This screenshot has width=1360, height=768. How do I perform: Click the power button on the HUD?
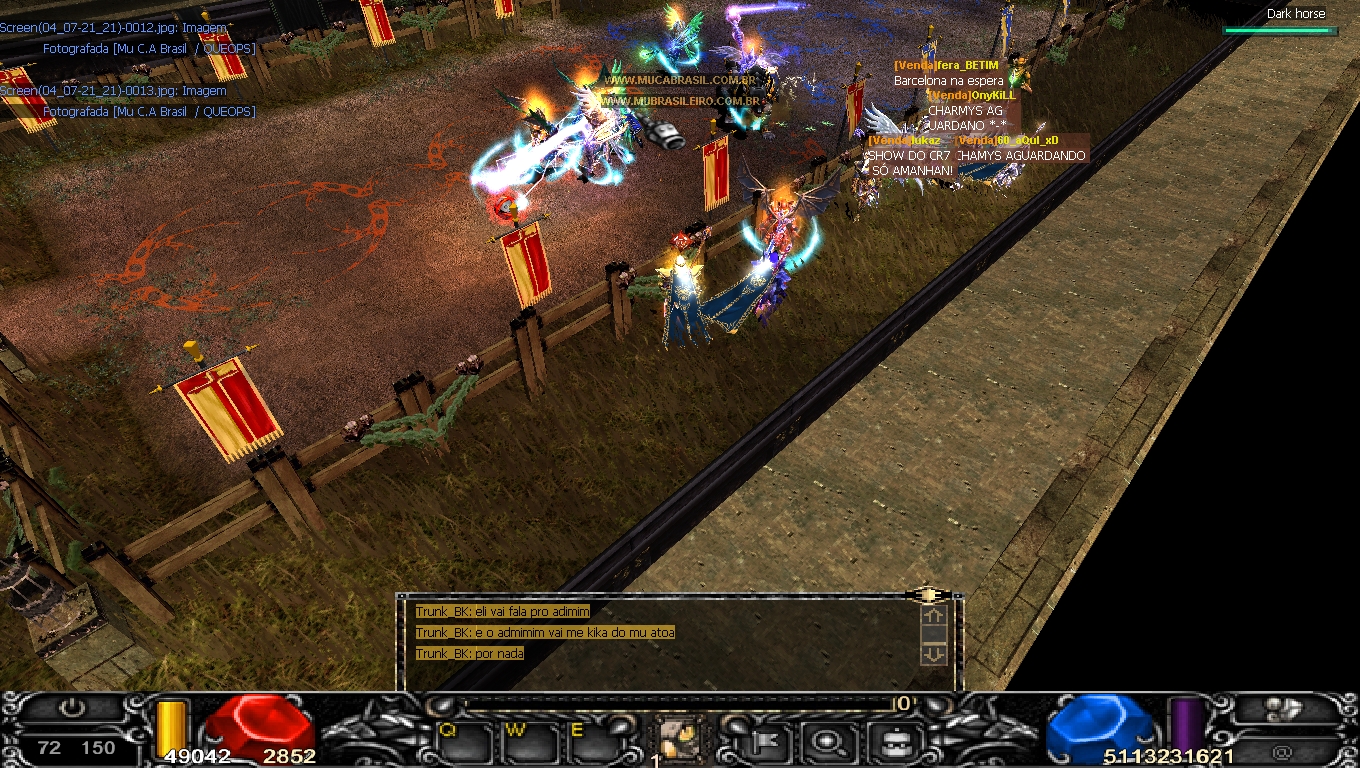click(73, 709)
